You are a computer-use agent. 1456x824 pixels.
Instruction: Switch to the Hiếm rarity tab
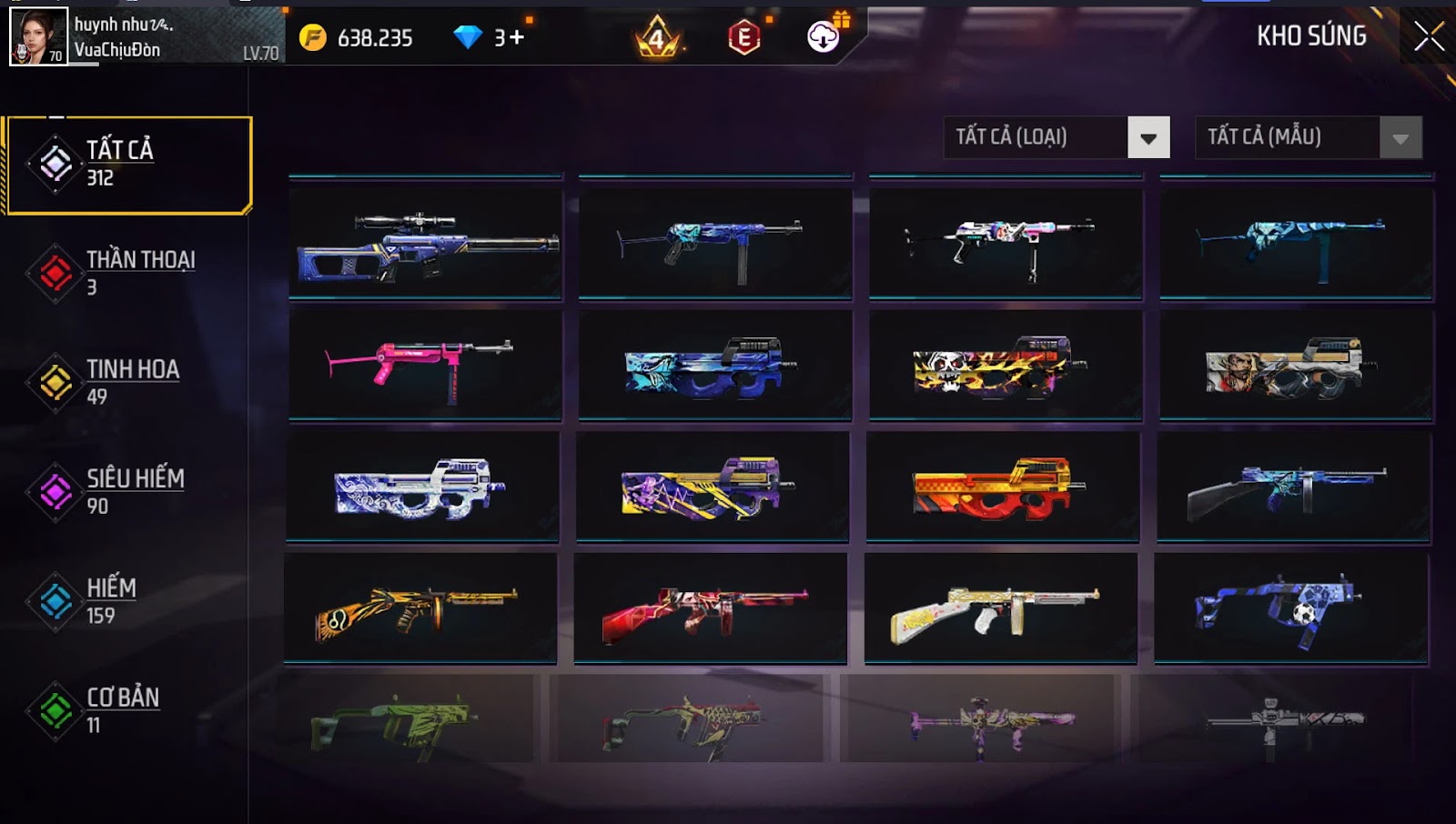click(x=127, y=601)
